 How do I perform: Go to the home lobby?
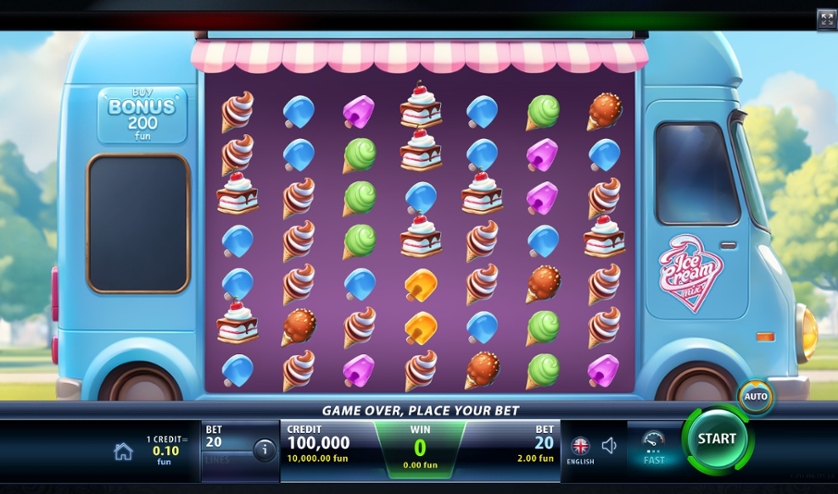(123, 451)
